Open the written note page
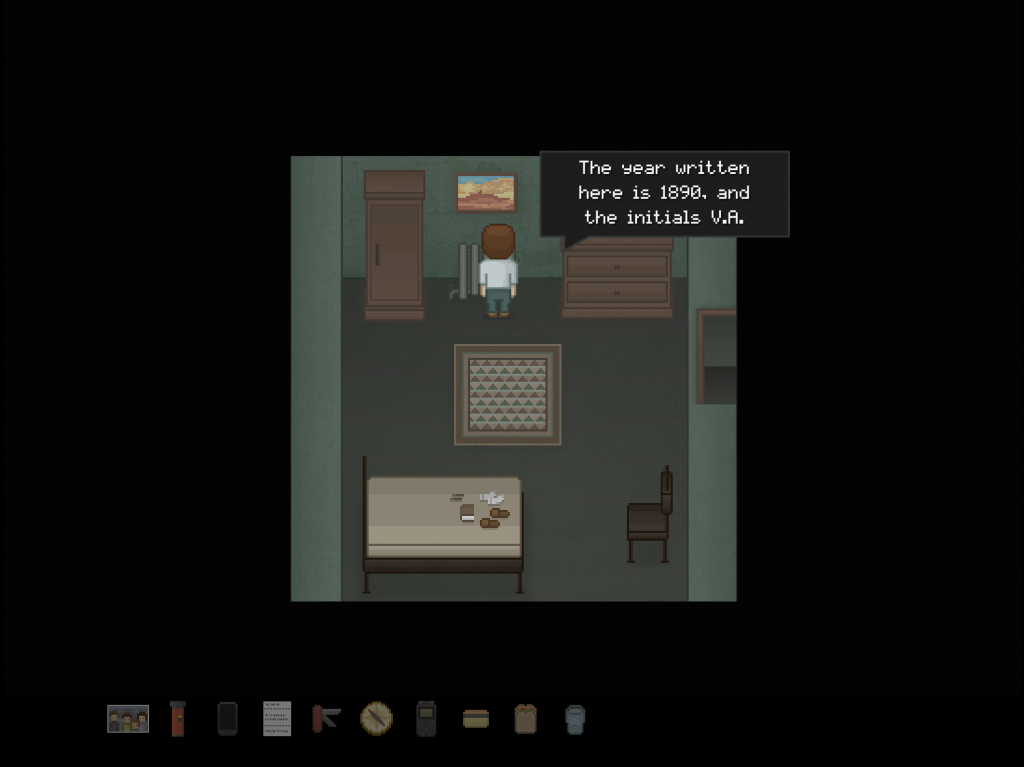The height and width of the screenshot is (767, 1024). [277, 718]
